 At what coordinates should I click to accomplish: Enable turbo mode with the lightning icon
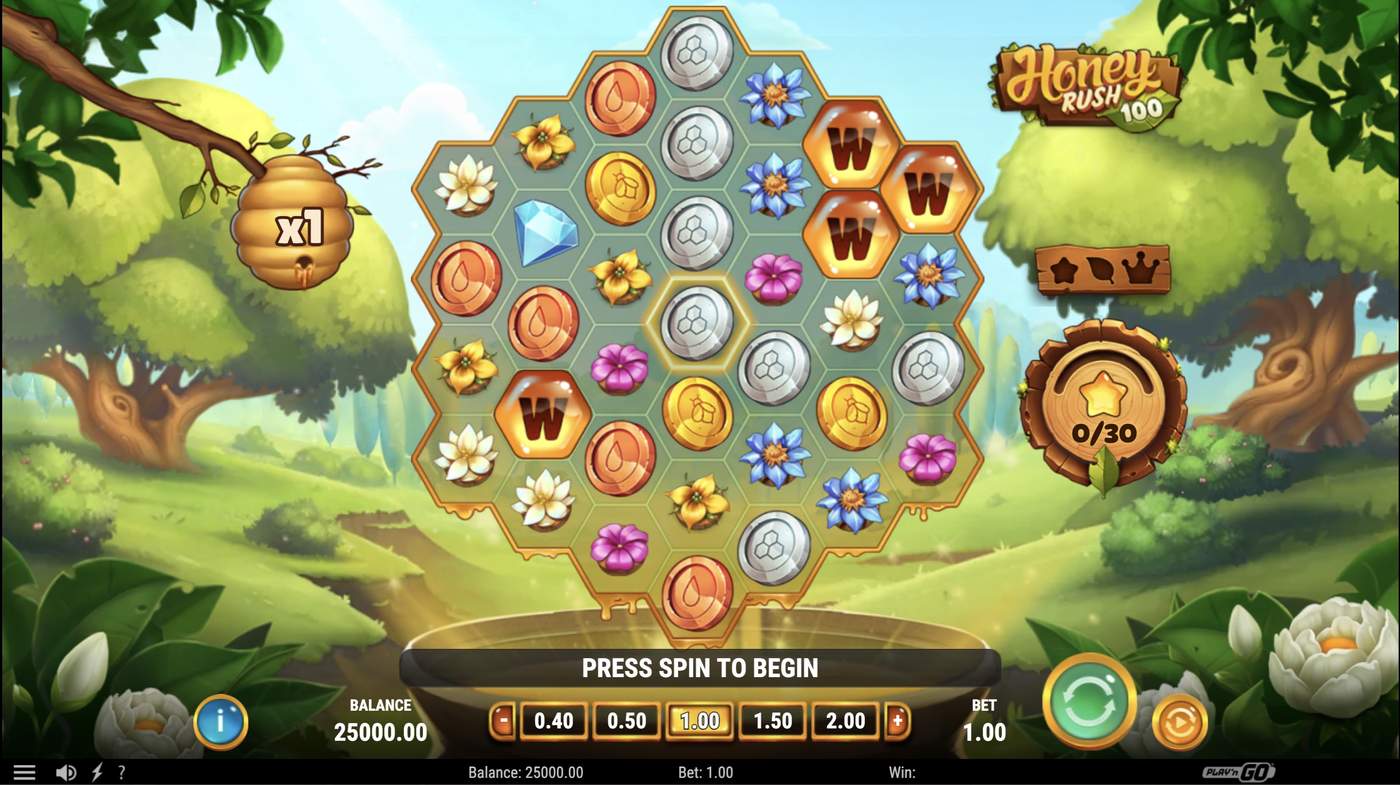[x=95, y=771]
